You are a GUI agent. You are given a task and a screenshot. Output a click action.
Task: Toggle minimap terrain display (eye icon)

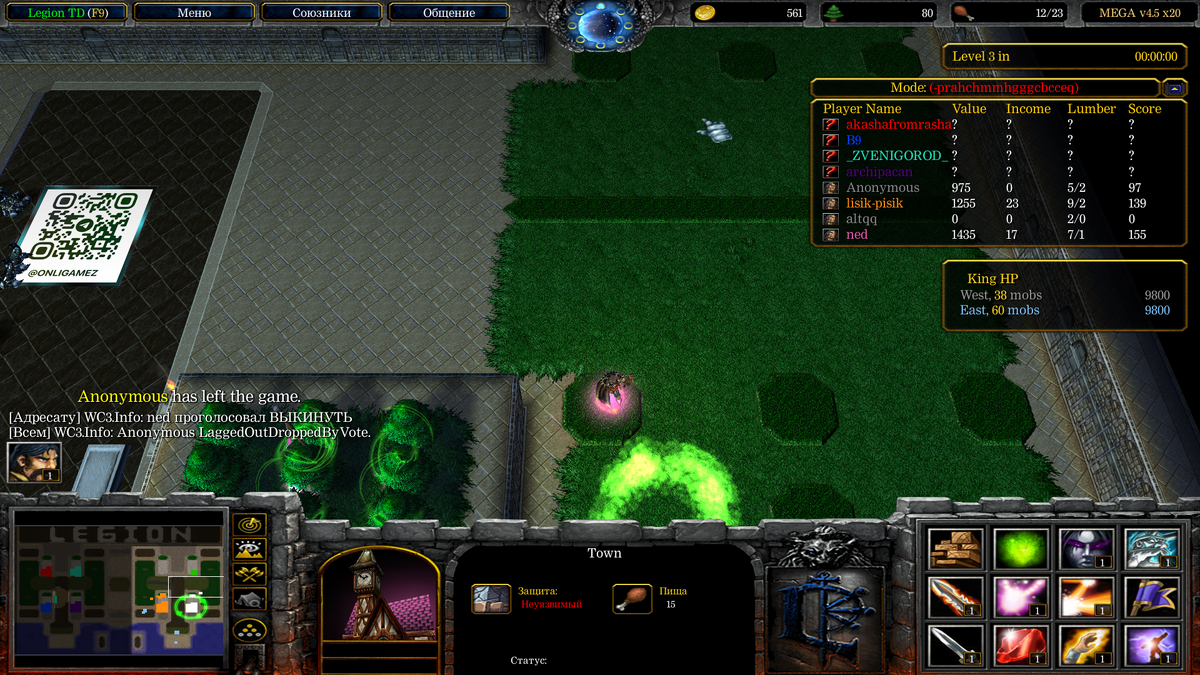248,549
